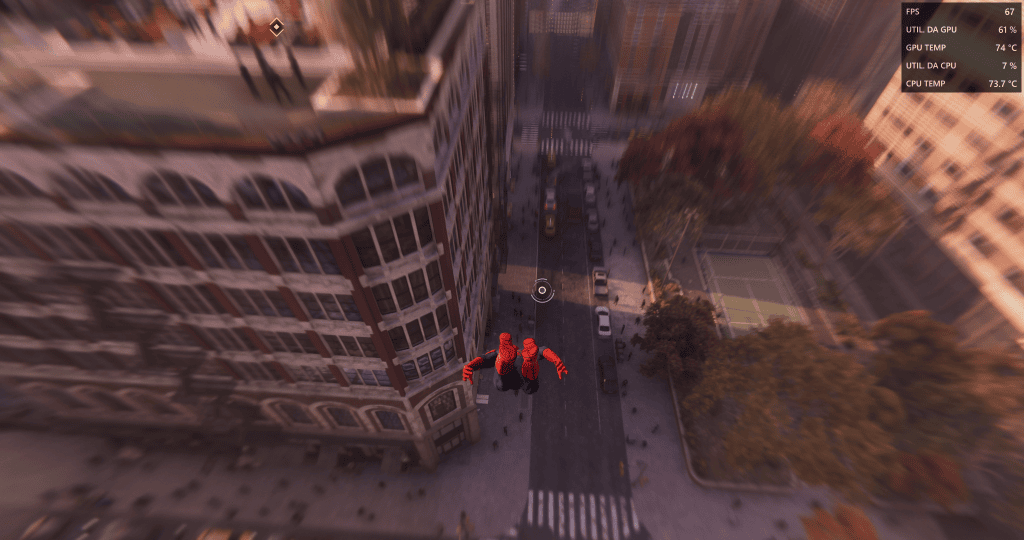This screenshot has height=540, width=1024.
Task: Click the diamond objective waypoint marker
Action: 276,28
